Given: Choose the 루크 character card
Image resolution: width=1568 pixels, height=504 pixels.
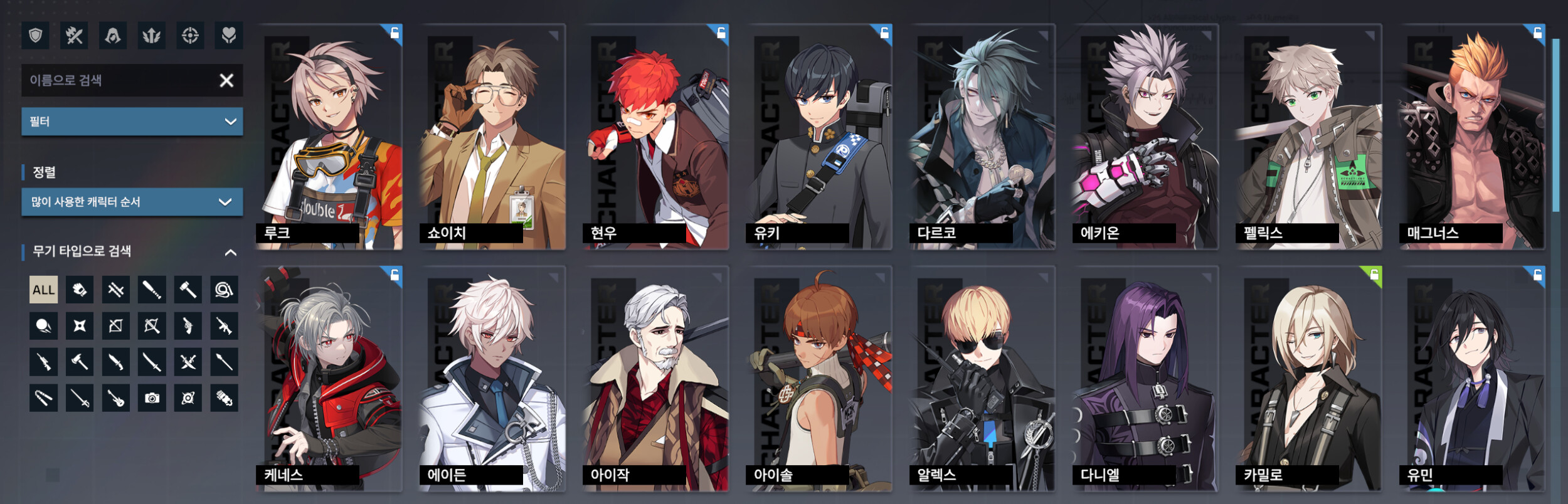Looking at the screenshot, I should click(329, 137).
